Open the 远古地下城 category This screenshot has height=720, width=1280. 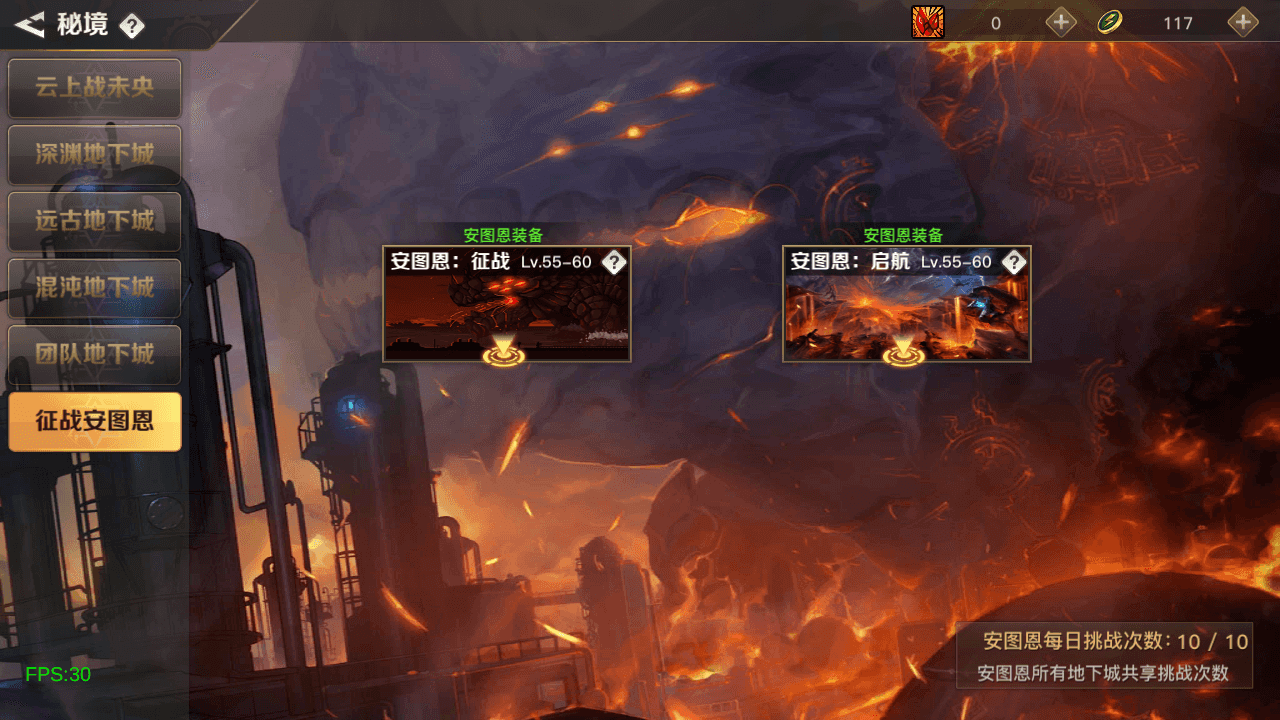[94, 222]
